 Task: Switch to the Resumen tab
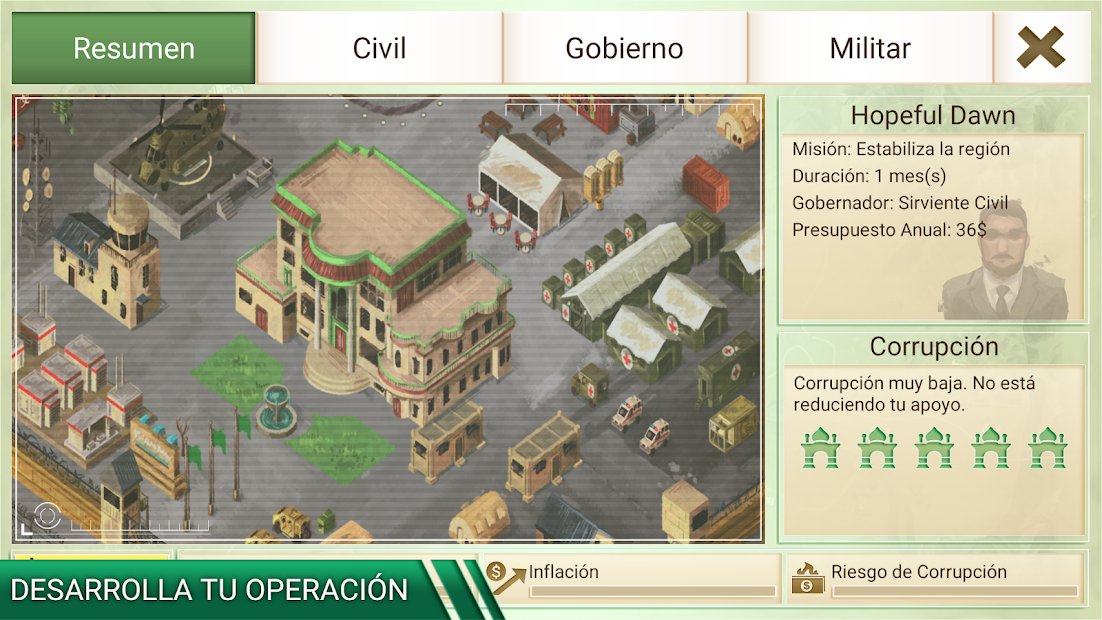tap(134, 48)
